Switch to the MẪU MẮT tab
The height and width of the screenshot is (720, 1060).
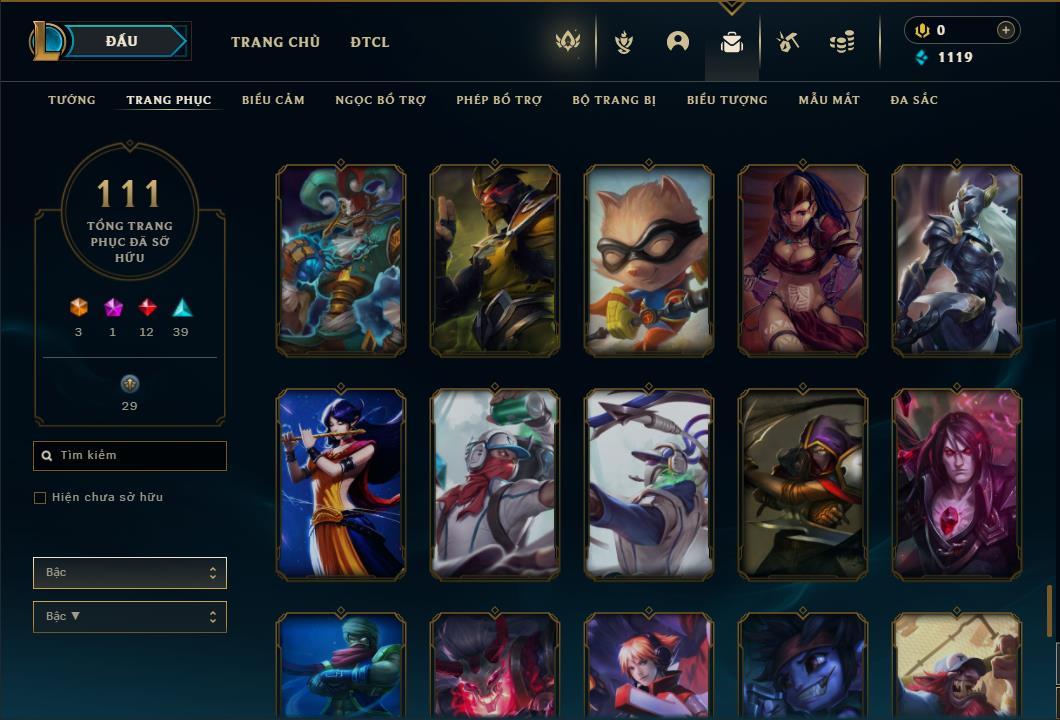point(829,100)
